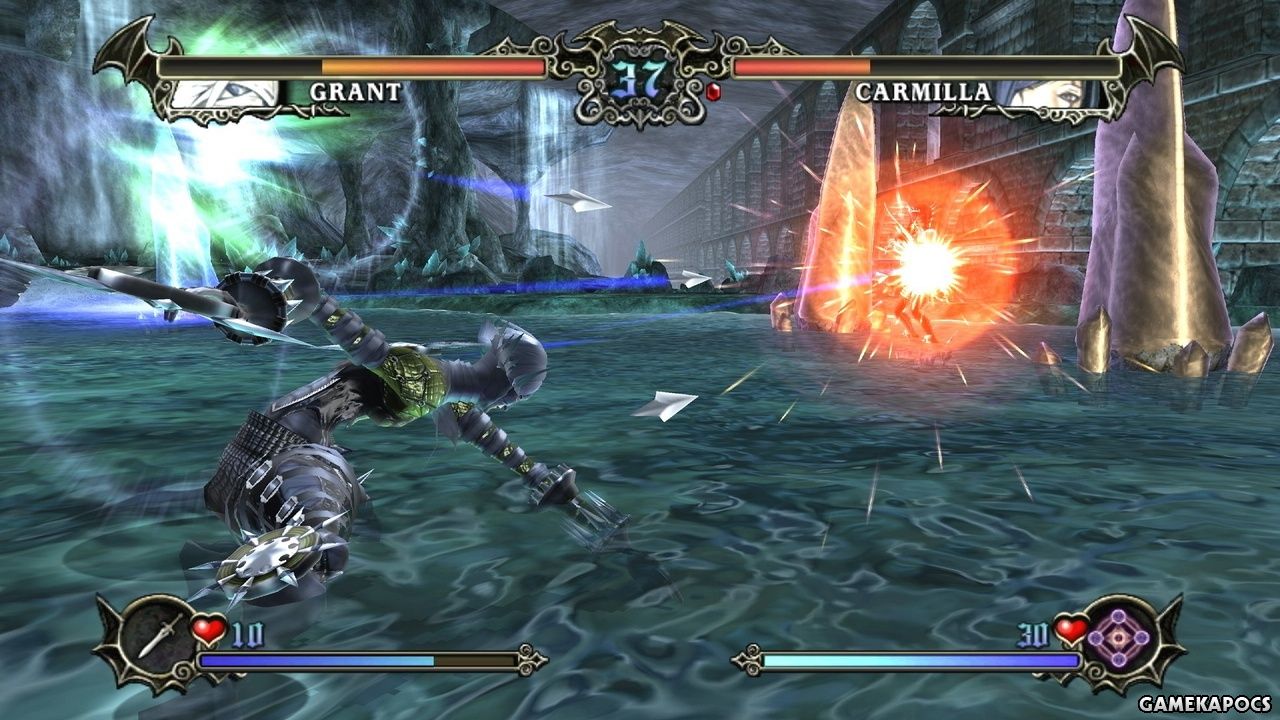This screenshot has width=1280, height=720.
Task: Activate the purple orb sub-weapon icon
Action: coord(1121,636)
